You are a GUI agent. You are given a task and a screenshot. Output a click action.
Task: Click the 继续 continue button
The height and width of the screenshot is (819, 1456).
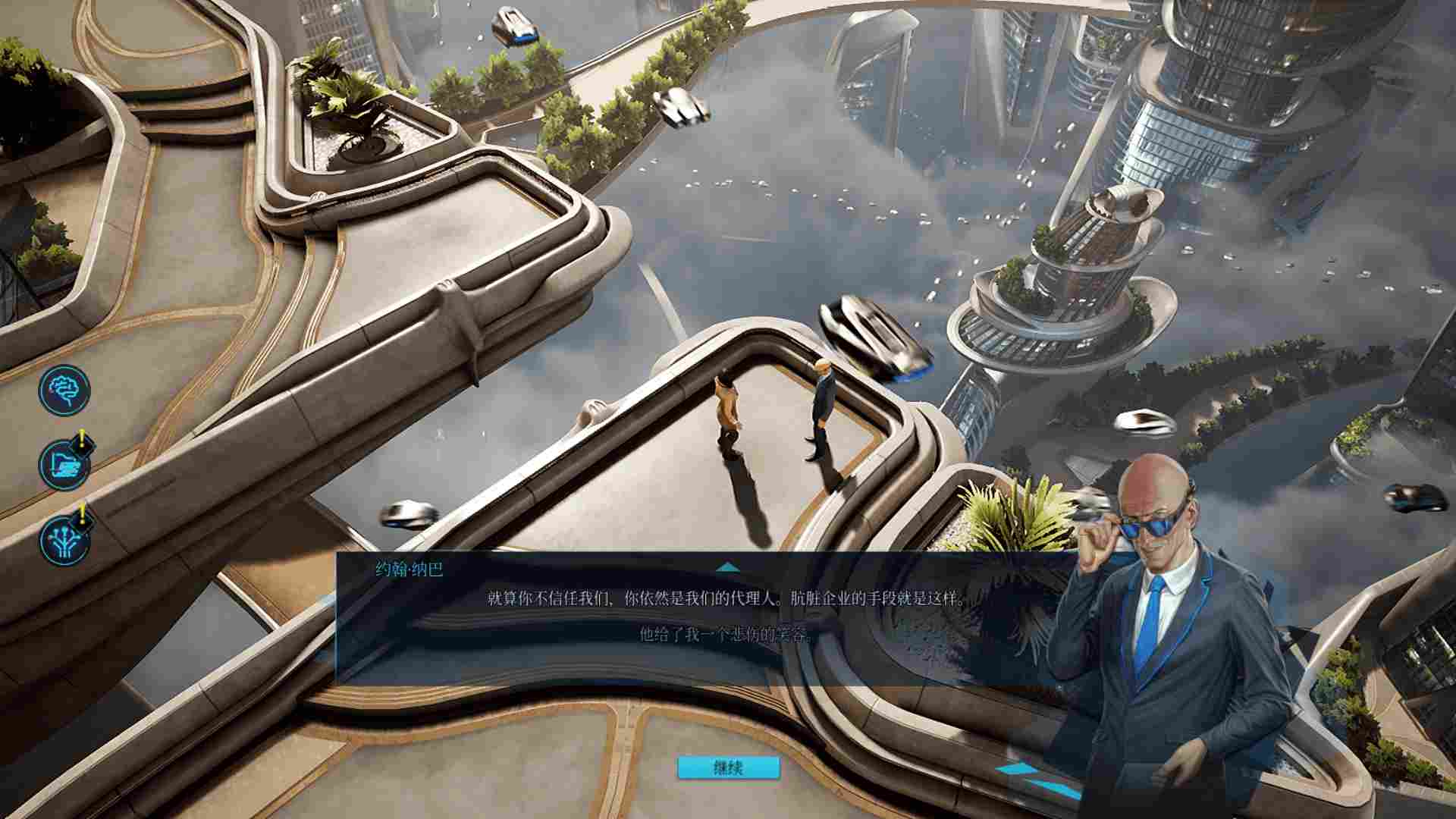point(728,767)
